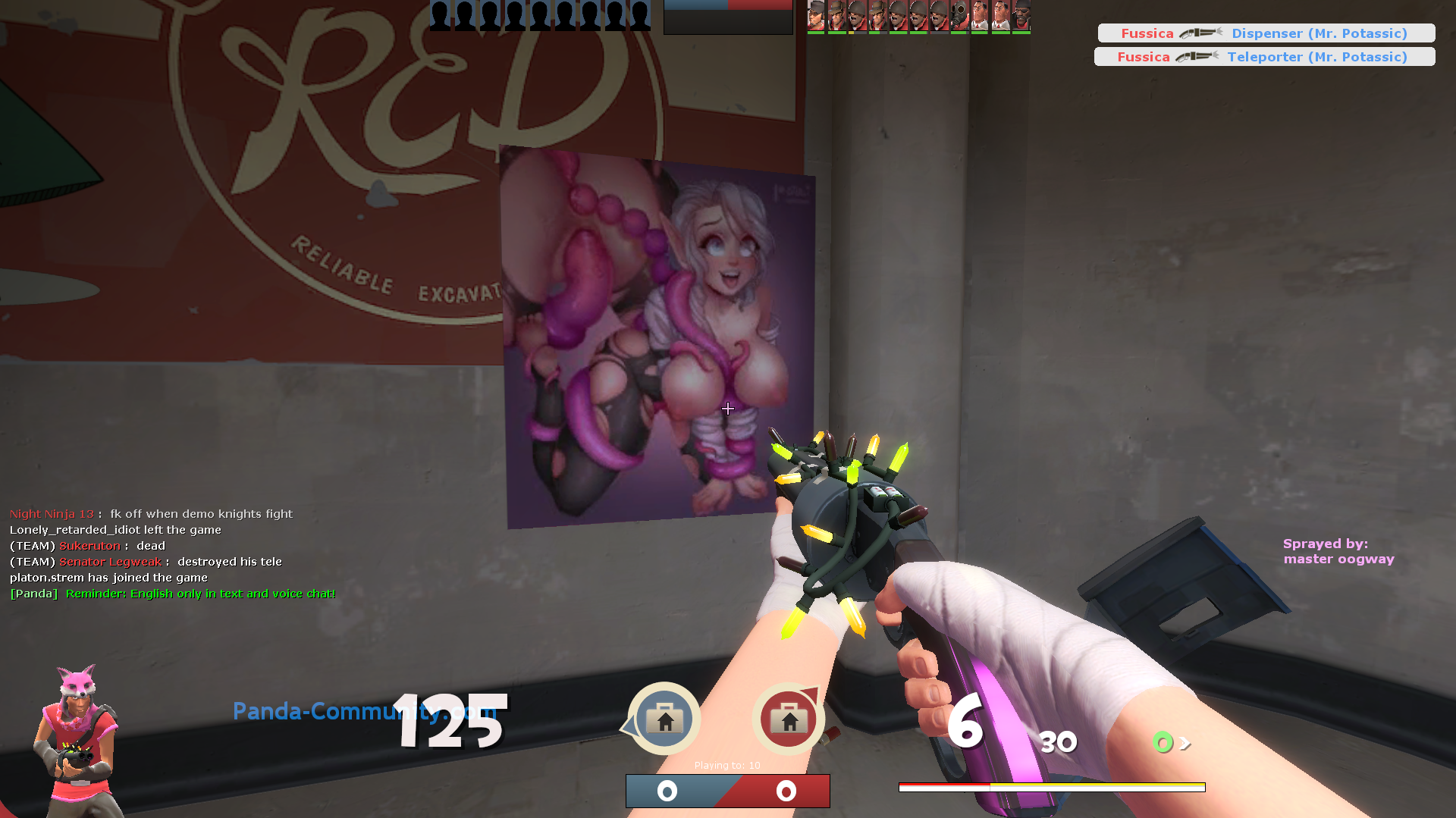Click a Soldier portrait's green health bar
Screen dimensions: 1456x818
899,33
